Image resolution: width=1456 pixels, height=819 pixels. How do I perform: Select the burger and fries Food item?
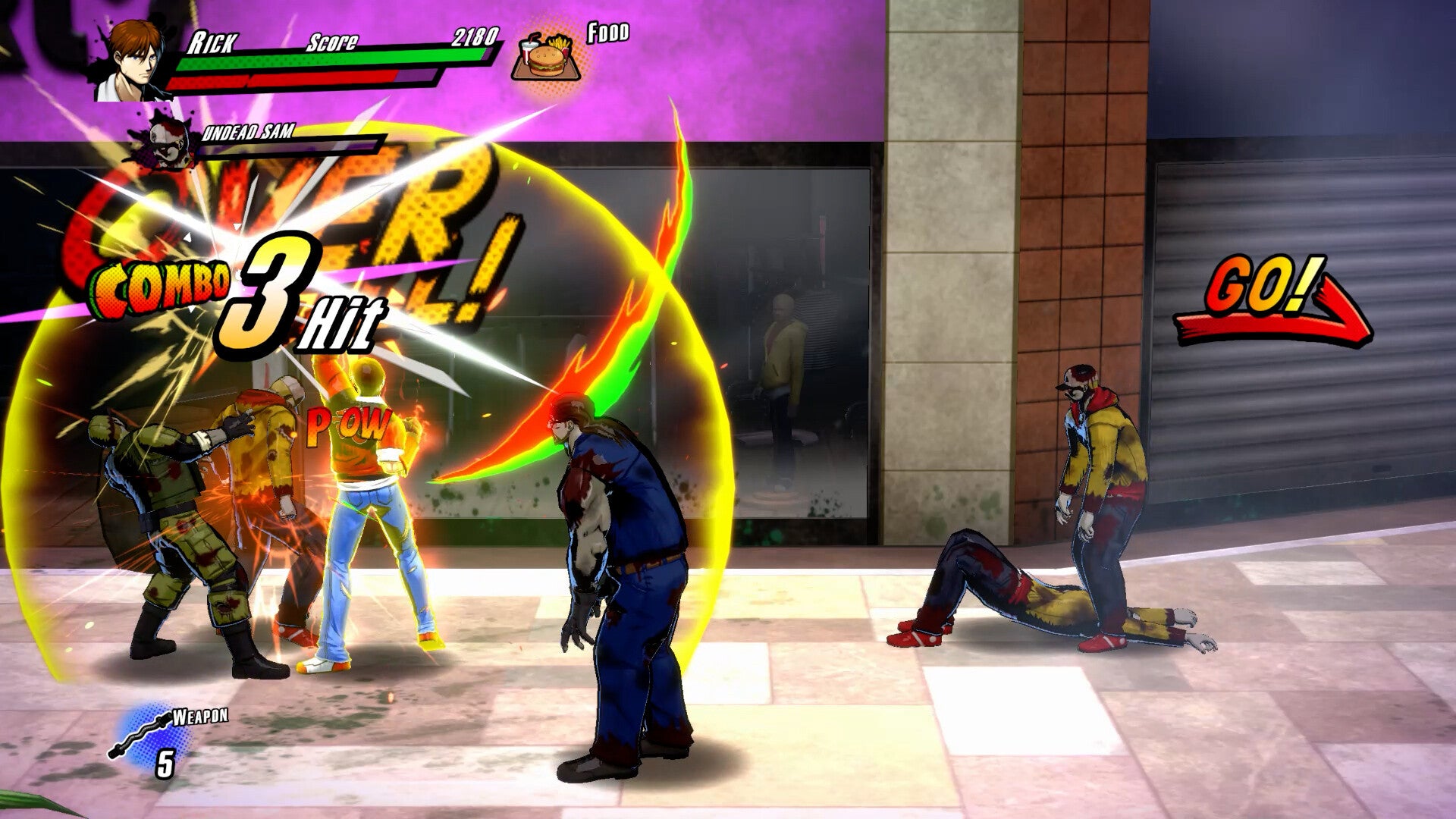point(548,55)
